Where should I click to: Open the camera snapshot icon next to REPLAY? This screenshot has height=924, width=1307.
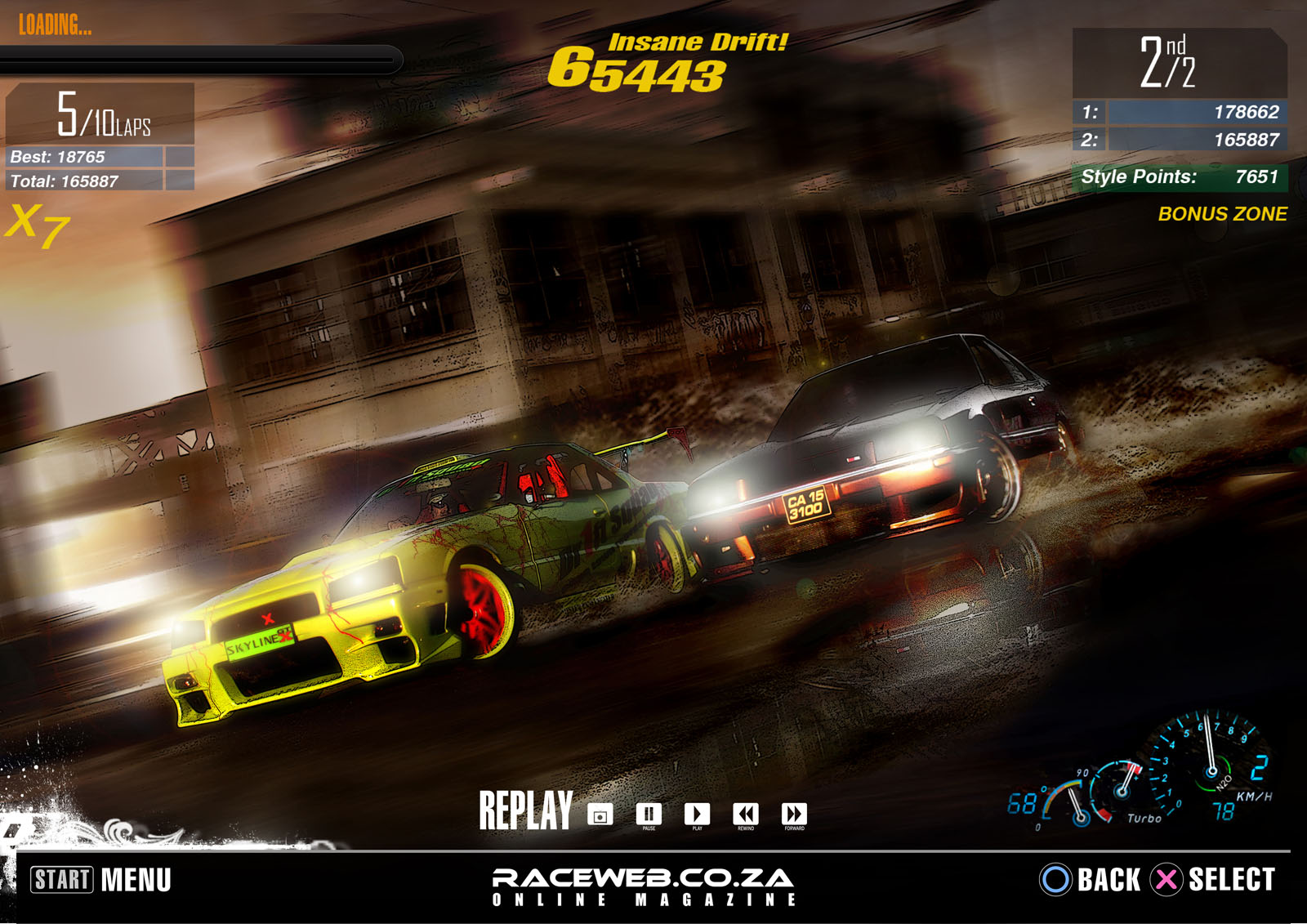point(601,814)
